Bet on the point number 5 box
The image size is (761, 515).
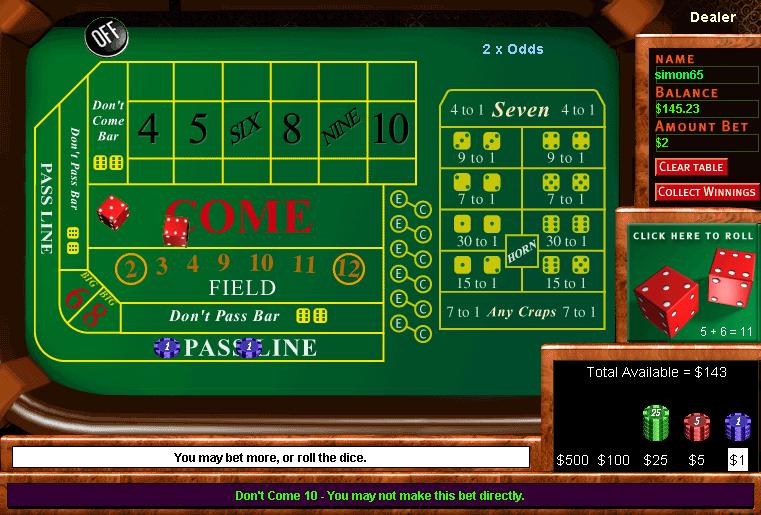pos(198,130)
